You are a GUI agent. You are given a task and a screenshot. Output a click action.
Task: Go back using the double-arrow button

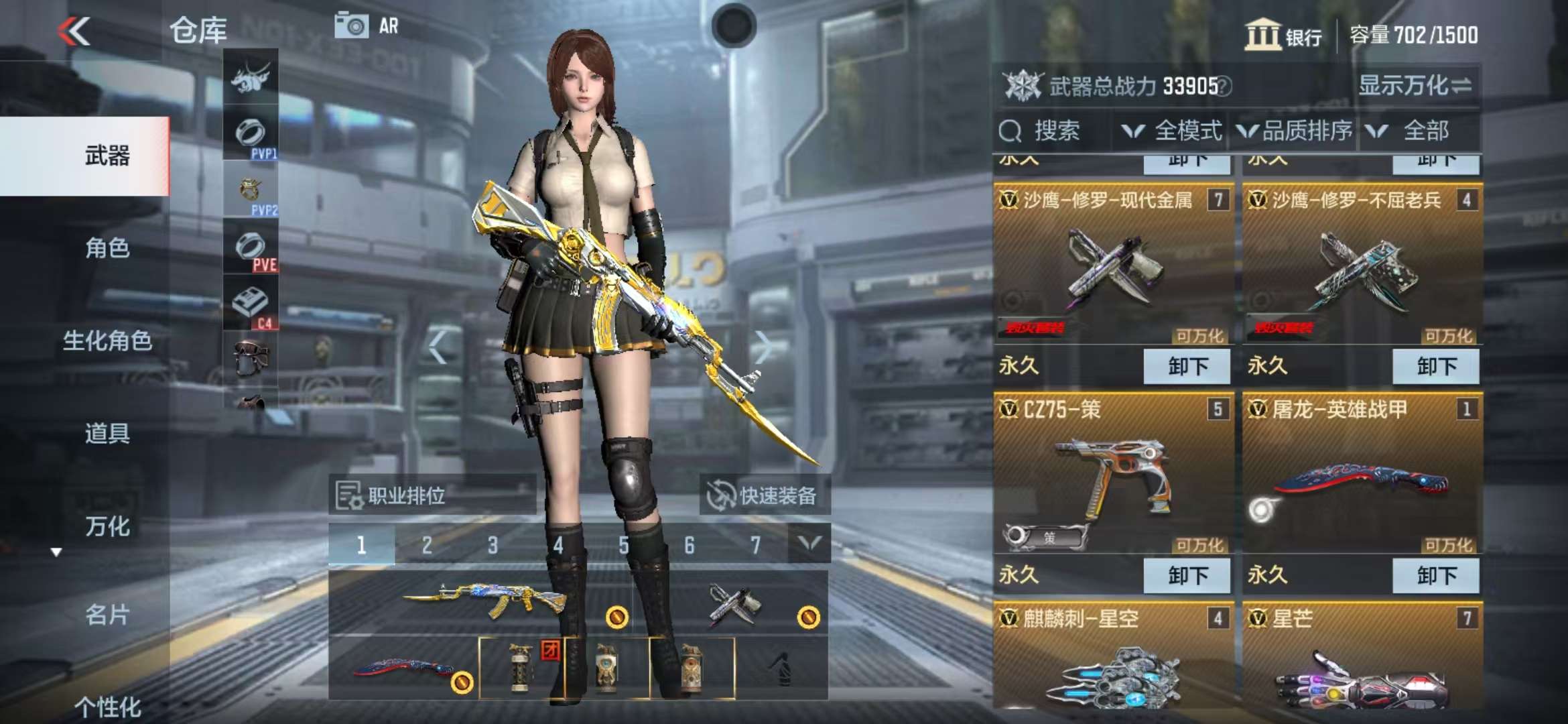coord(74,32)
